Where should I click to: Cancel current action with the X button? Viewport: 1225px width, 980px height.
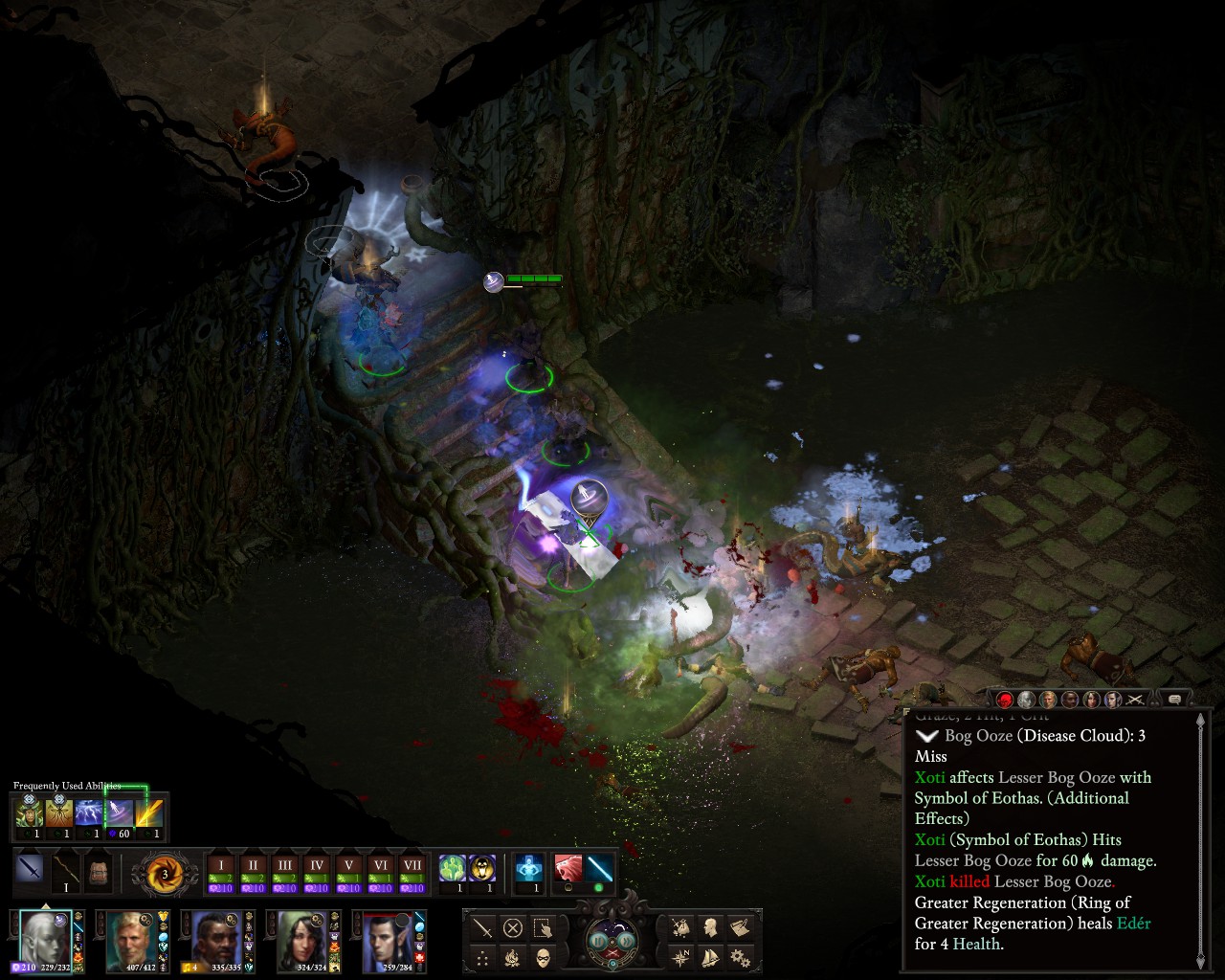tap(513, 927)
